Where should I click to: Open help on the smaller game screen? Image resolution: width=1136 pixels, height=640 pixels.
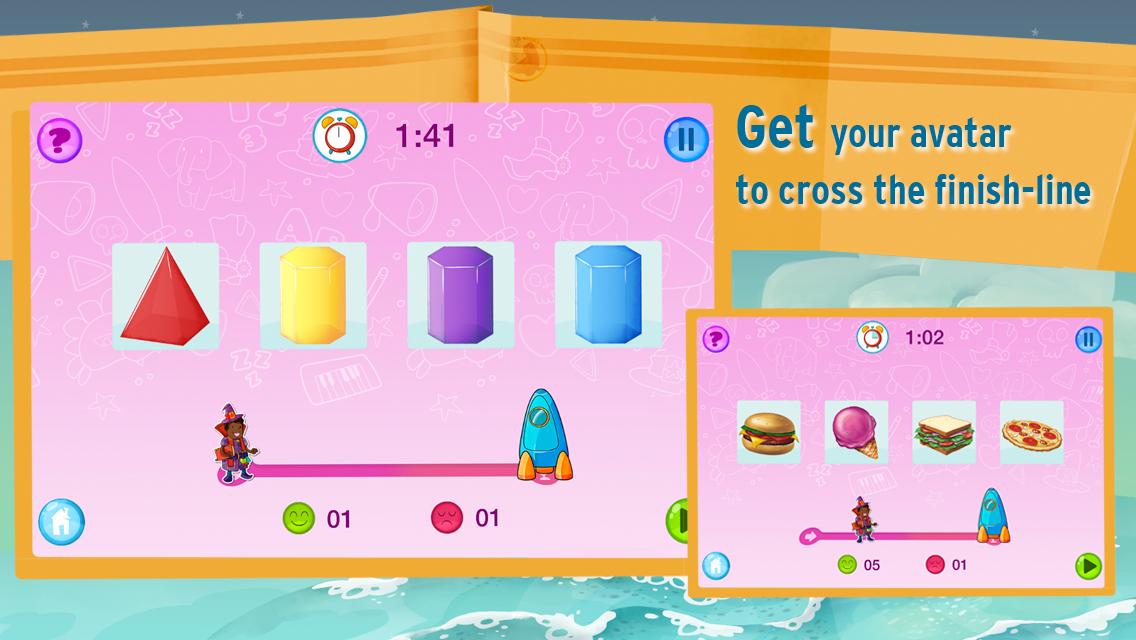point(715,340)
